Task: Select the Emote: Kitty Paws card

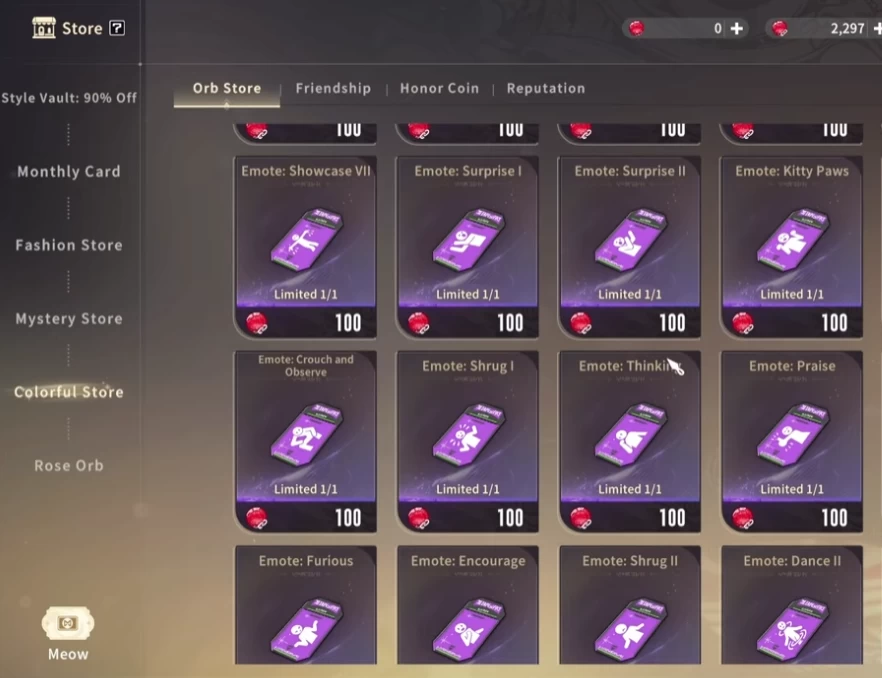Action: tap(791, 245)
